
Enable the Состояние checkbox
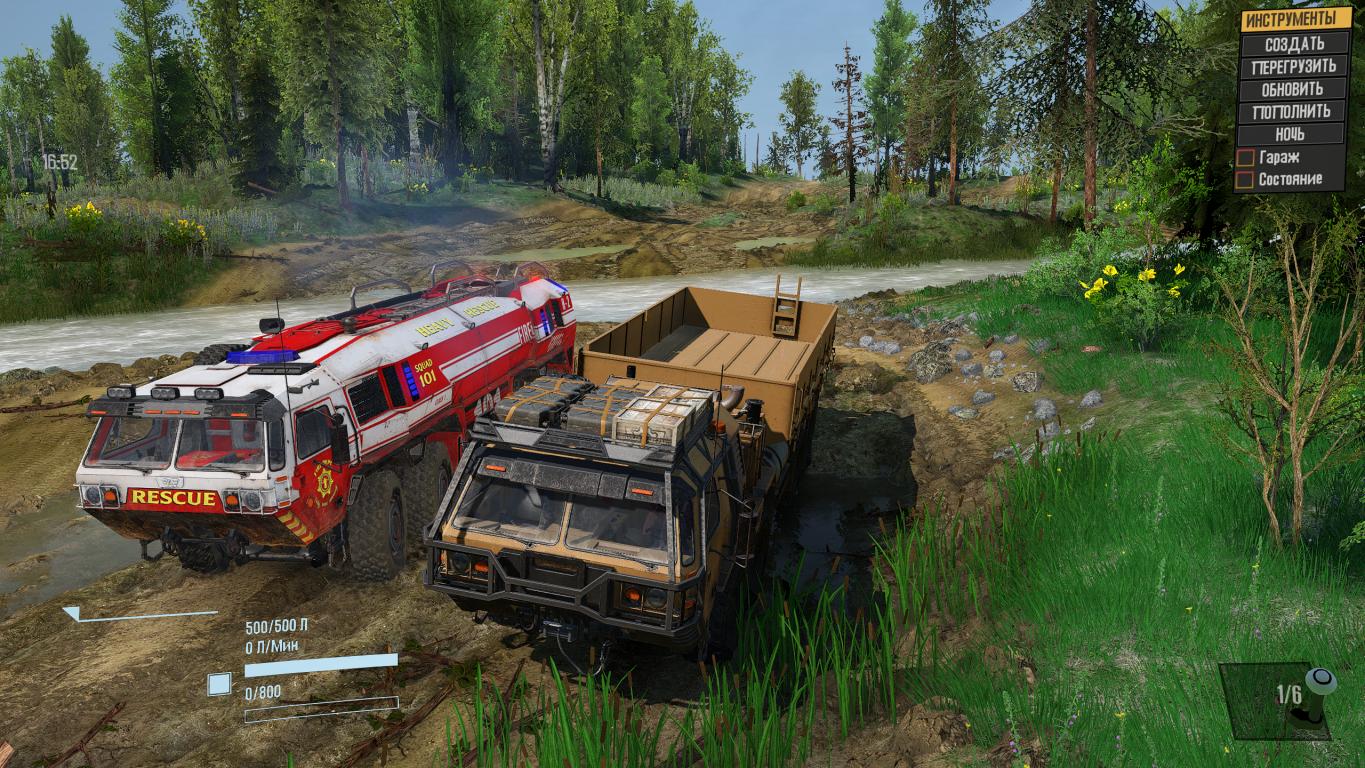coord(1245,180)
